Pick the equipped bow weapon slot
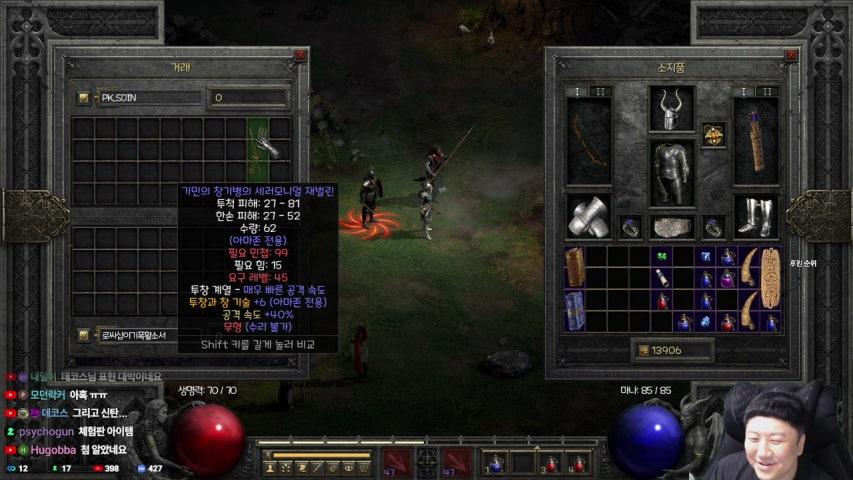Image resolution: width=853 pixels, height=480 pixels. (589, 141)
